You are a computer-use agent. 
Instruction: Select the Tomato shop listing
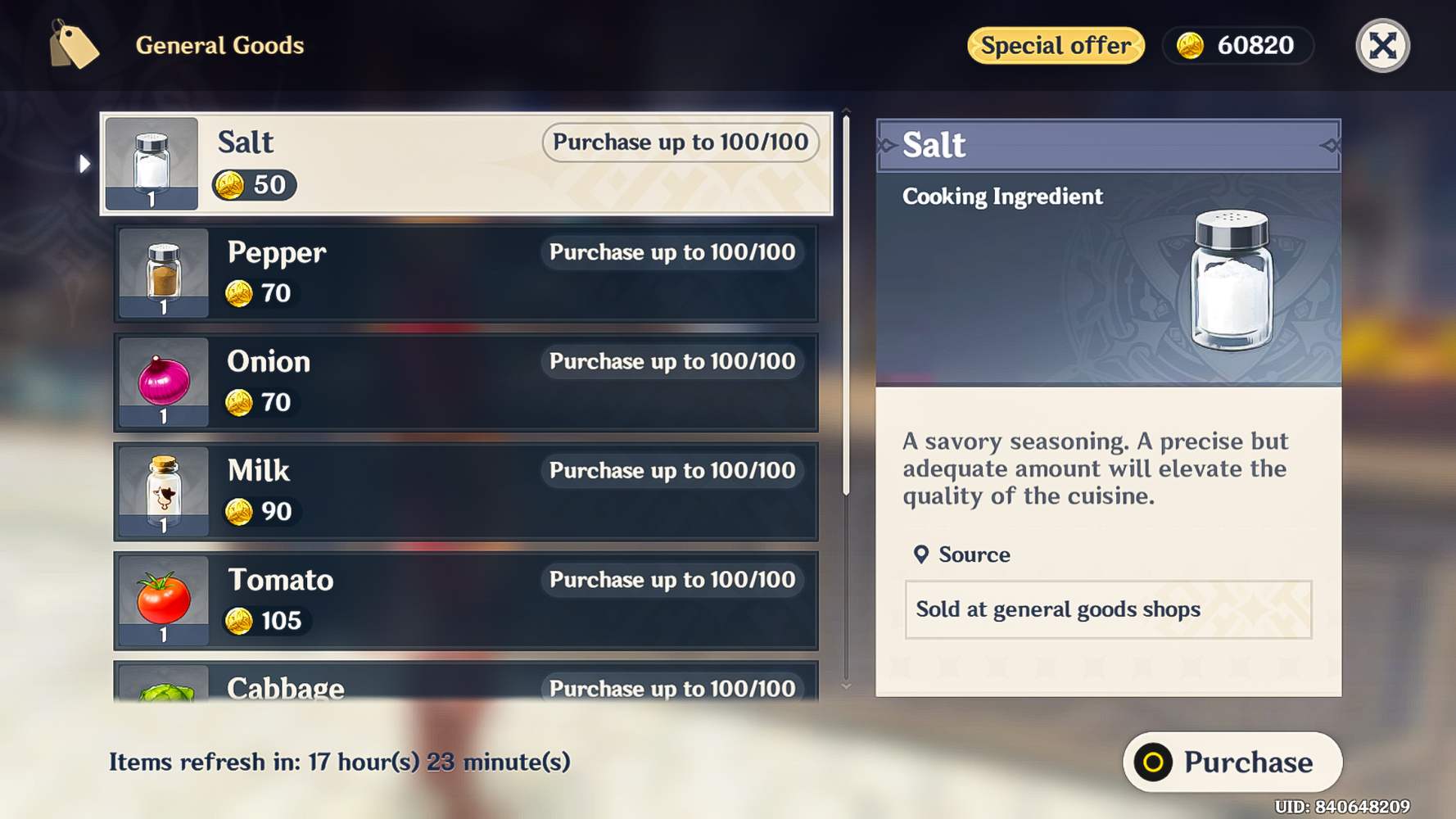(467, 600)
